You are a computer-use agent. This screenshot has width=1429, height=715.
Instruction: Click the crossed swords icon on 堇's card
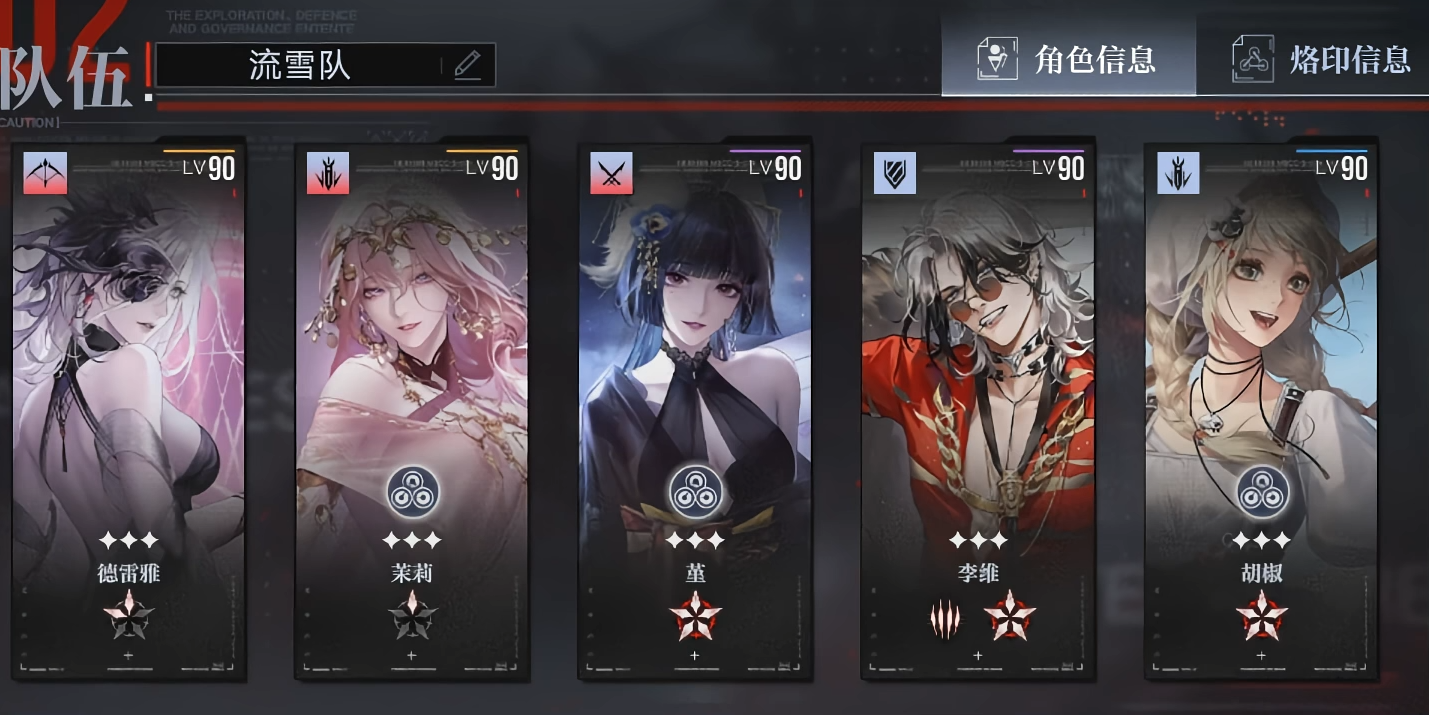(x=611, y=173)
